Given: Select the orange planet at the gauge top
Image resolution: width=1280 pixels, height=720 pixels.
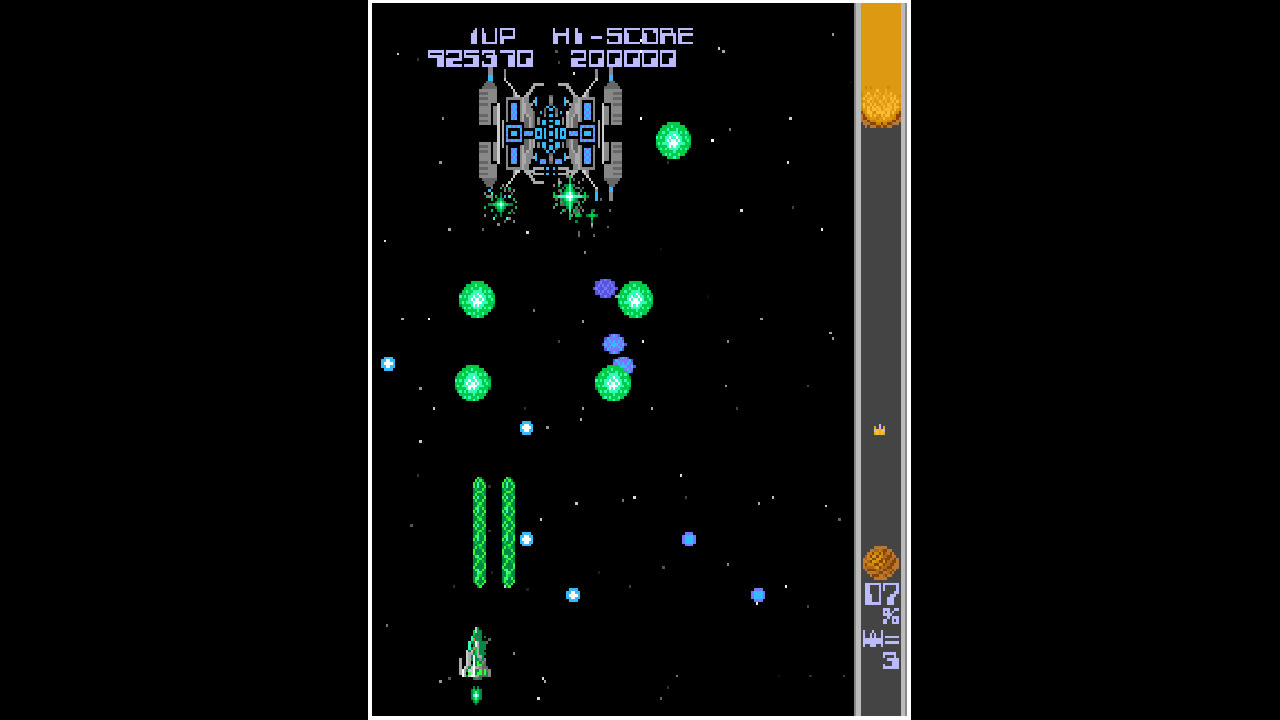Looking at the screenshot, I should (x=879, y=105).
